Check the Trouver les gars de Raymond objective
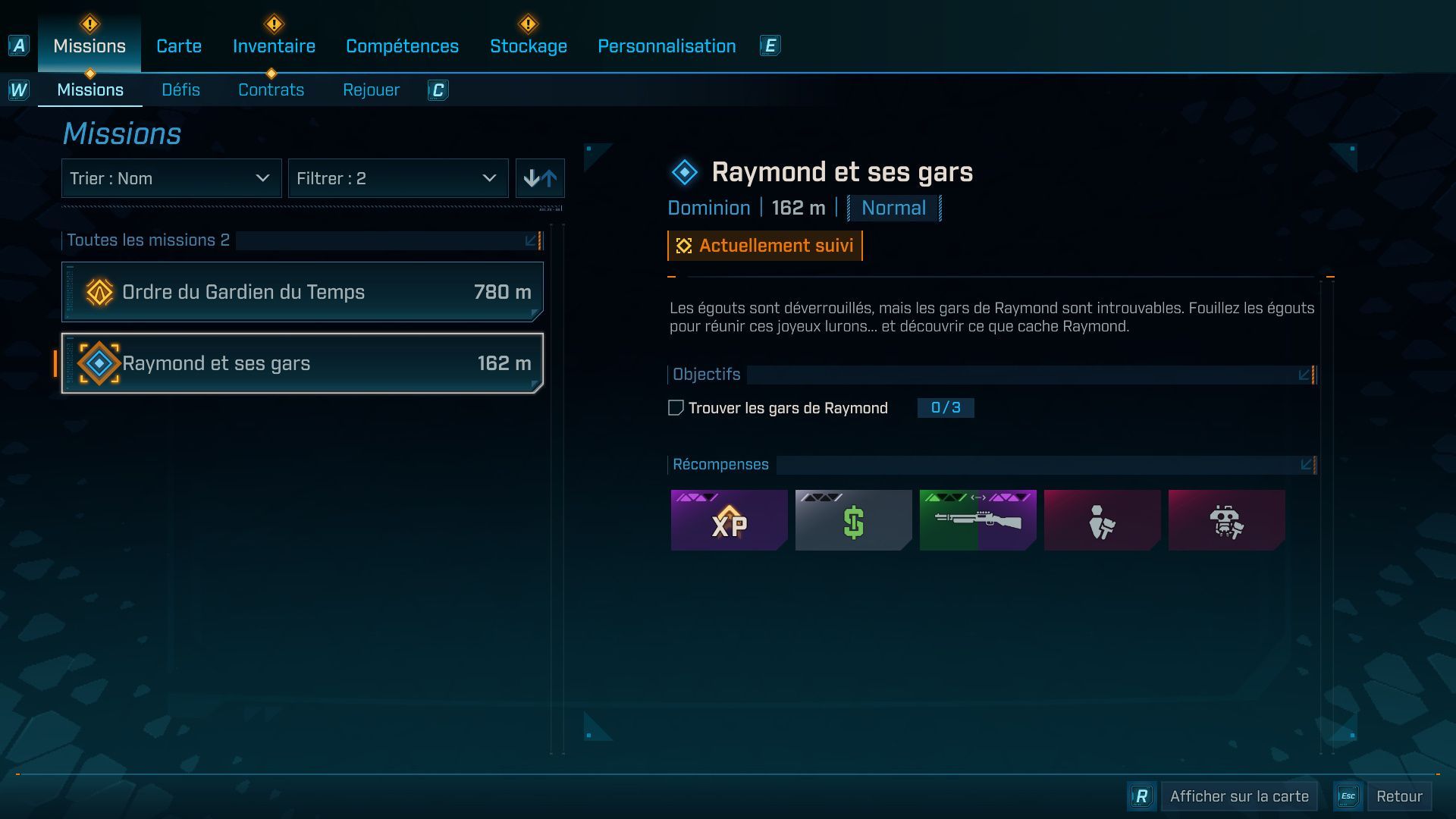The width and height of the screenshot is (1456, 819). 674,408
